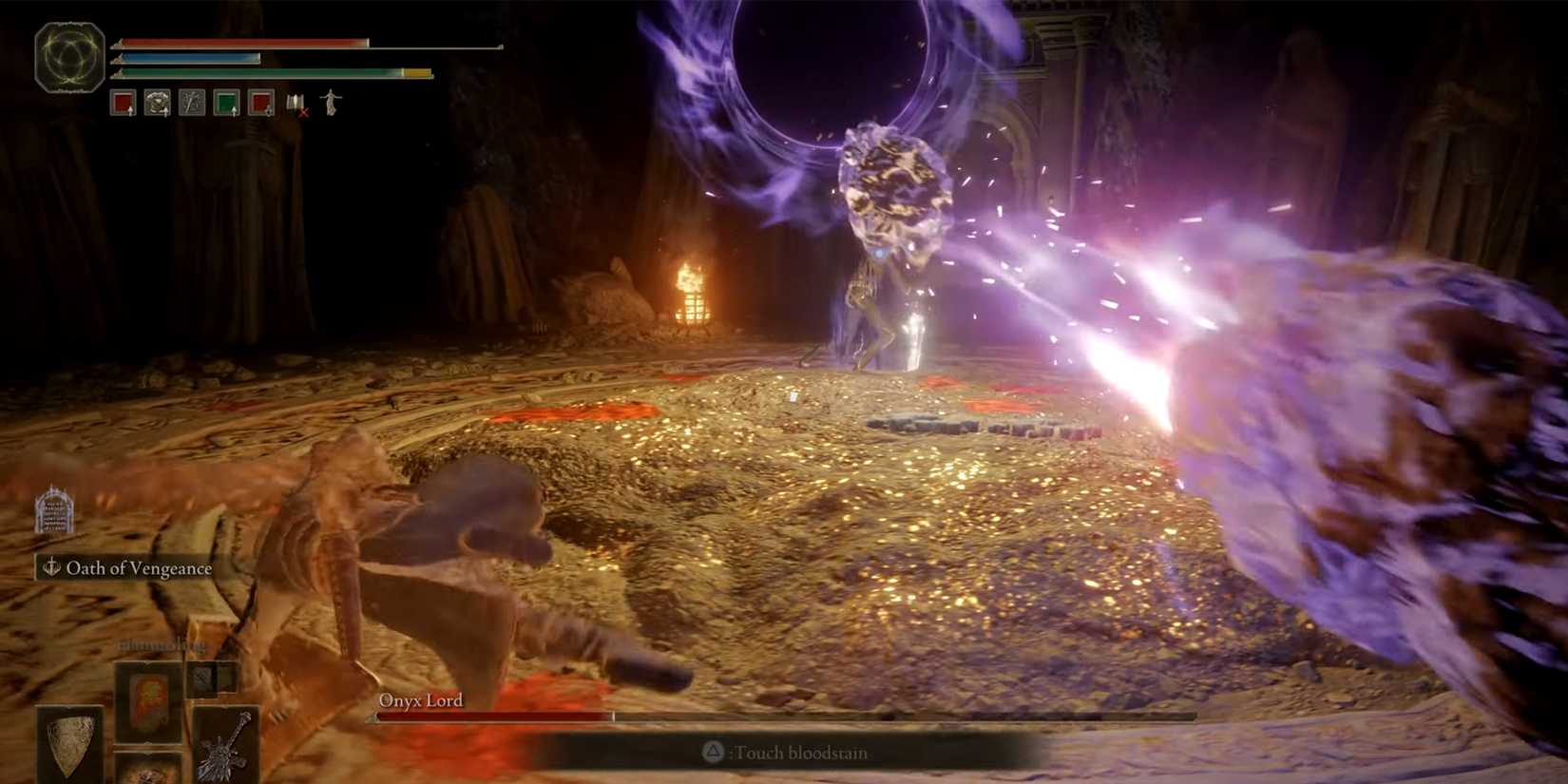Select the statue figure status icon

click(329, 105)
